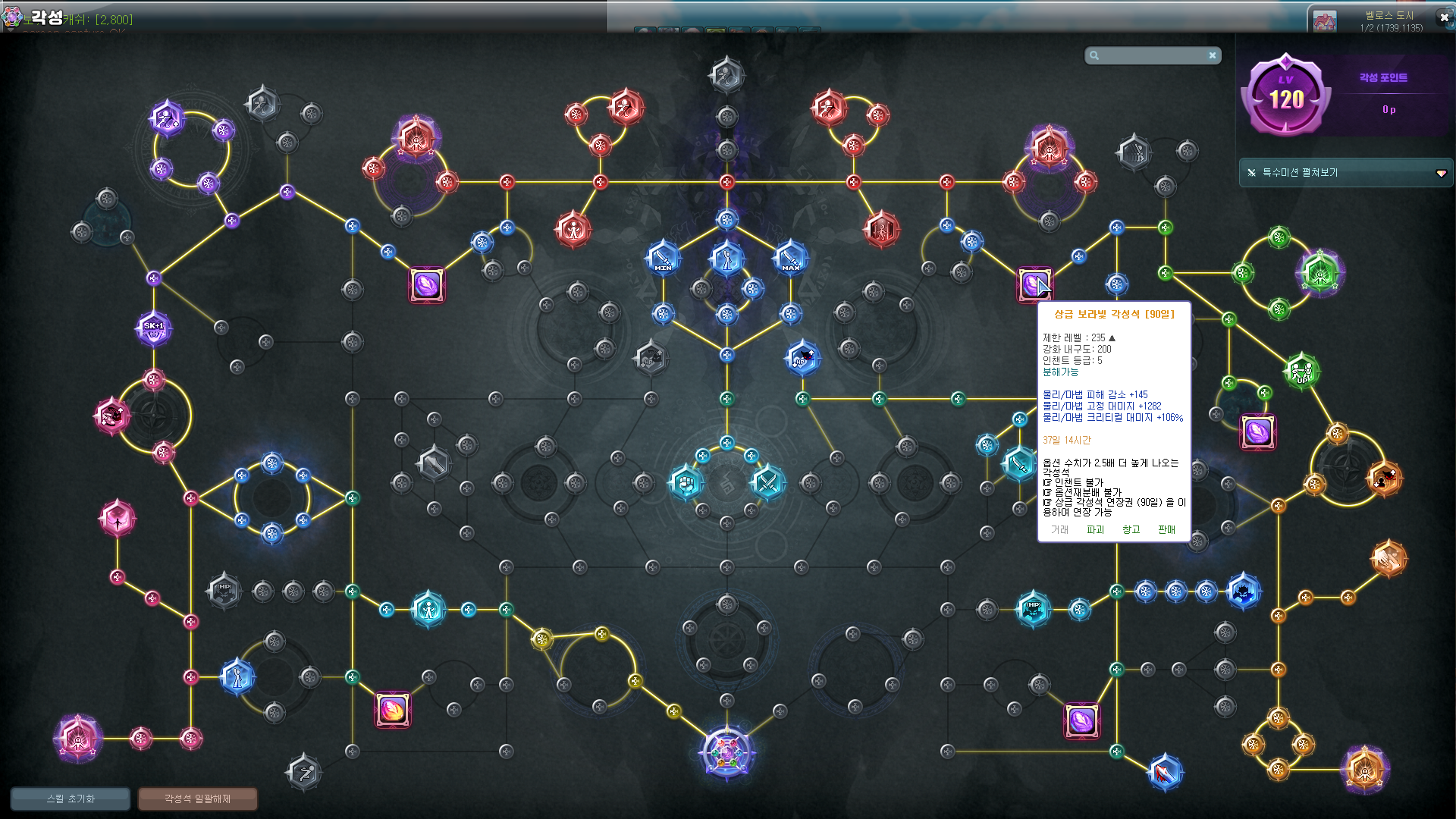Open the orange awakening stone slot
The width and height of the screenshot is (1456, 819).
pyautogui.click(x=393, y=710)
